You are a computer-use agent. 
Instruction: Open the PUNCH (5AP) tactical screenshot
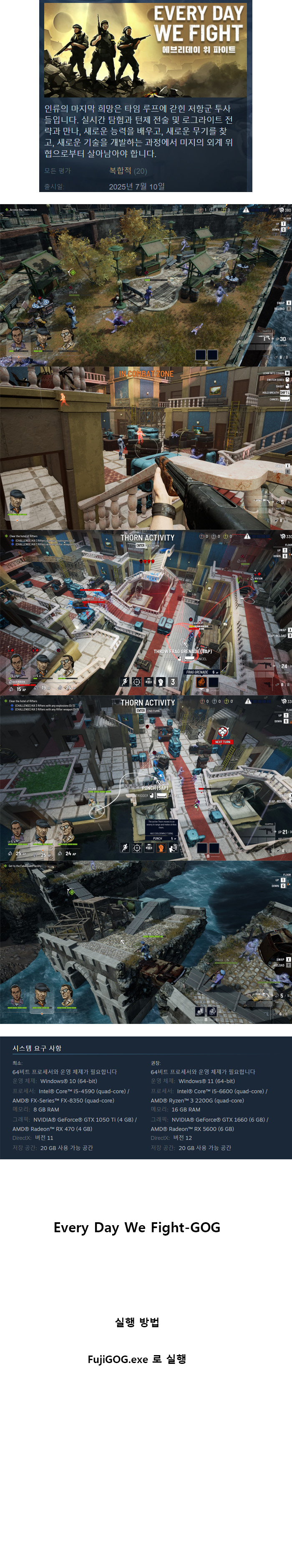[x=146, y=777]
